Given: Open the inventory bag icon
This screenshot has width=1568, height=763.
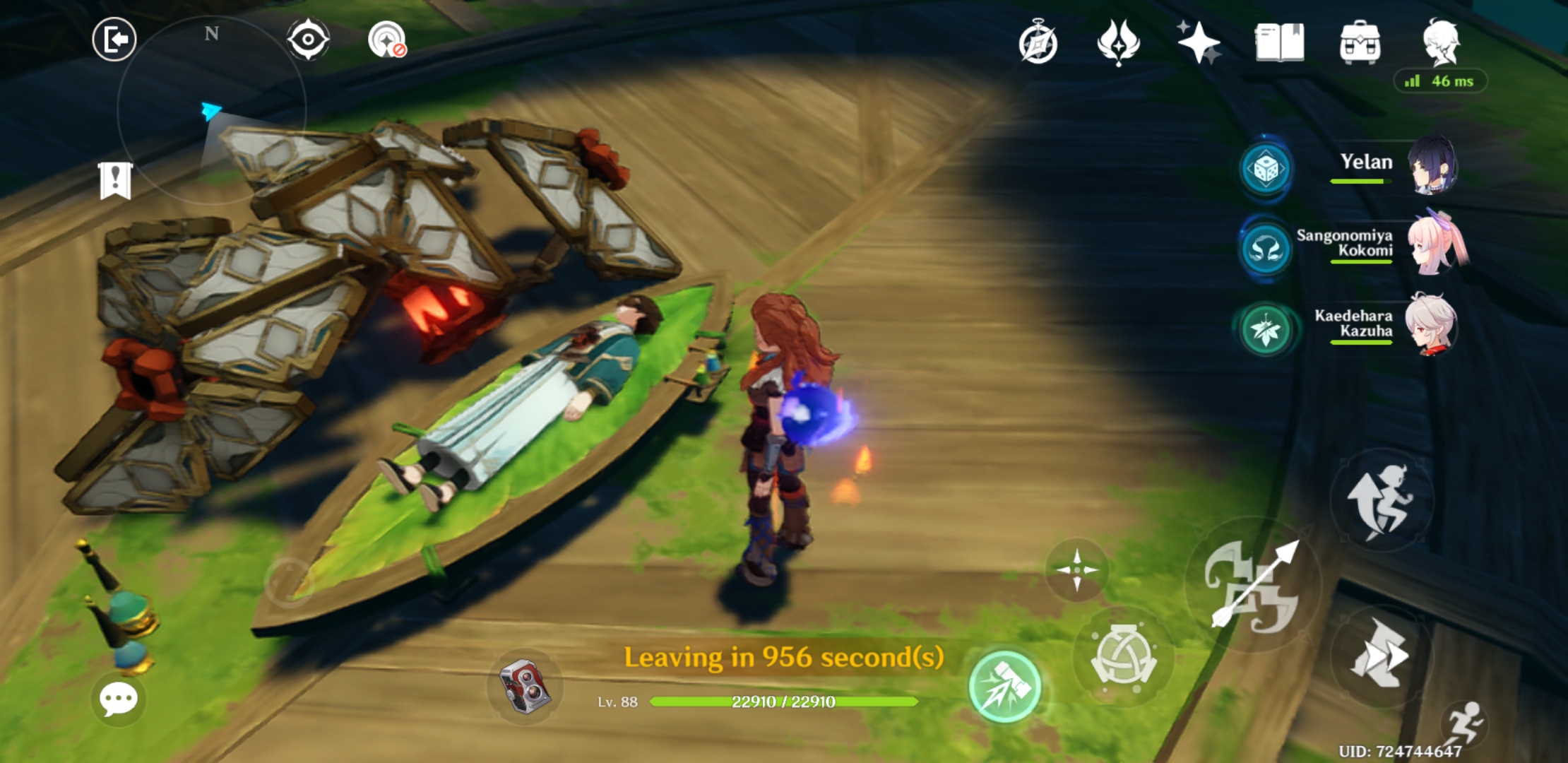Looking at the screenshot, I should 1362,44.
